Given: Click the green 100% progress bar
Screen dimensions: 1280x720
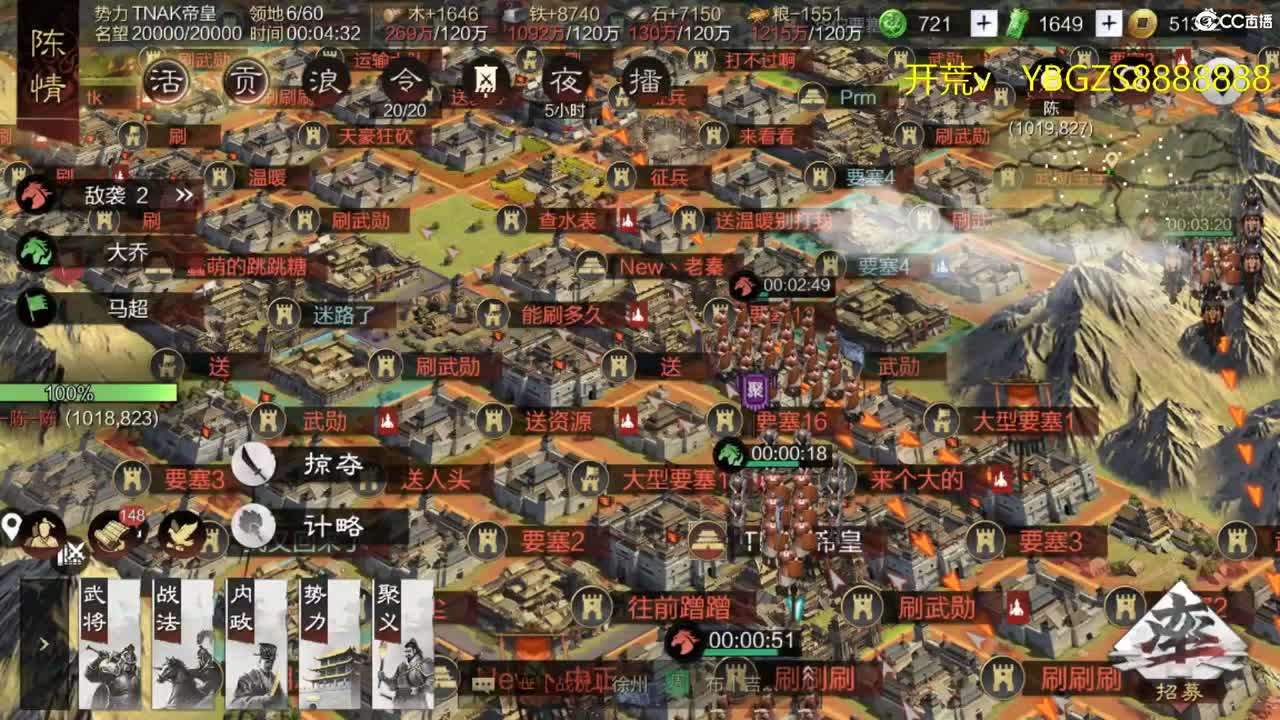Looking at the screenshot, I should pos(68,394).
